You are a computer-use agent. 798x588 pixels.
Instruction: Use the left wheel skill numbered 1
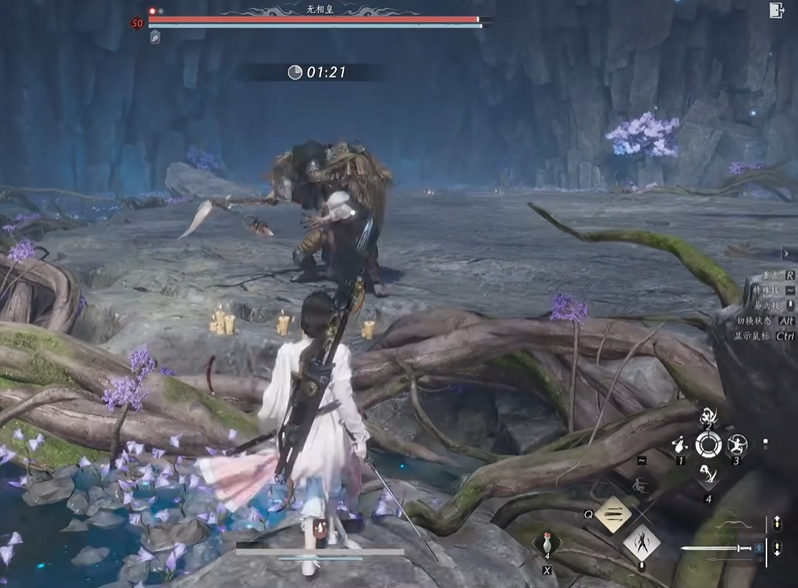click(680, 446)
